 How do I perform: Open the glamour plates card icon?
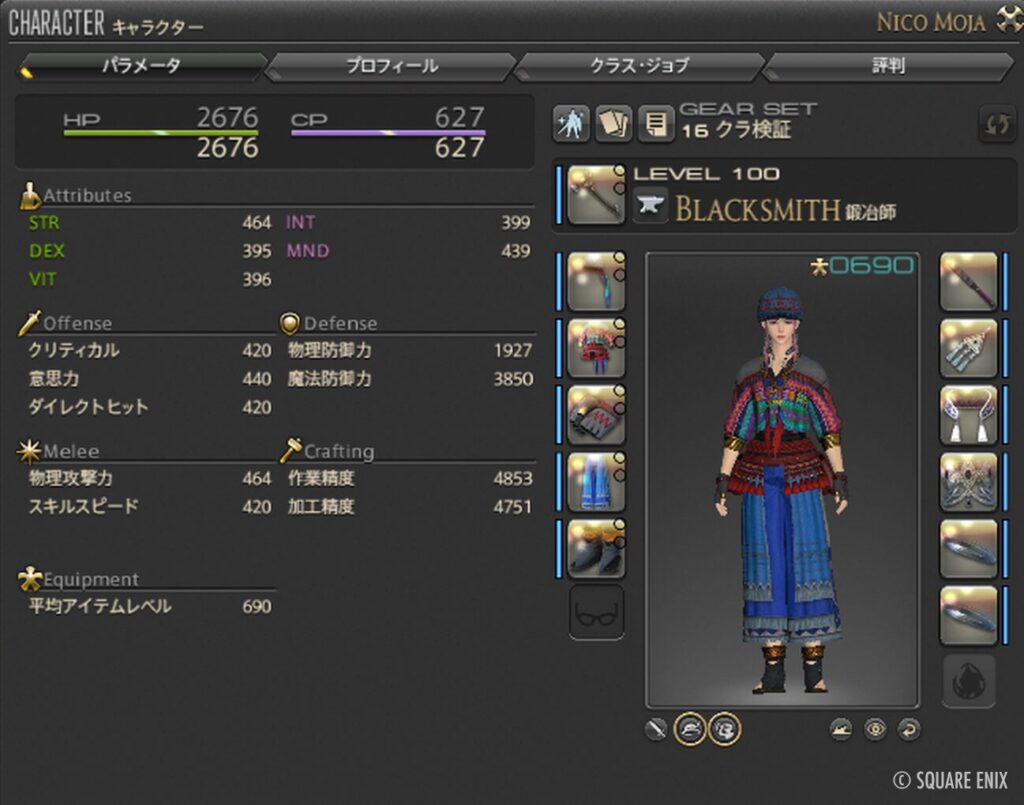click(613, 123)
